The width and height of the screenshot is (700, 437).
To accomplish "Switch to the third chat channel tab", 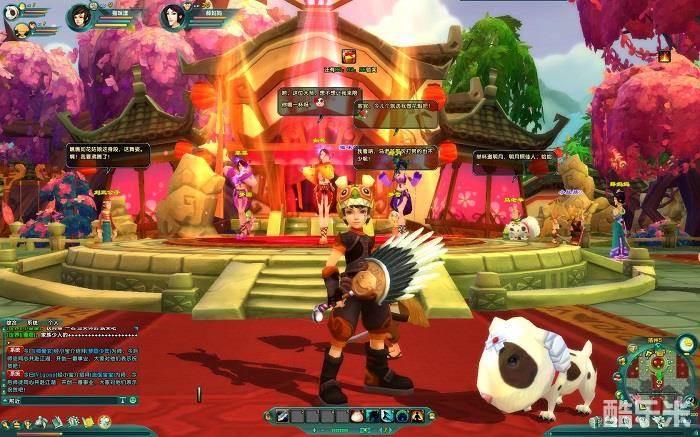I will 52,322.
